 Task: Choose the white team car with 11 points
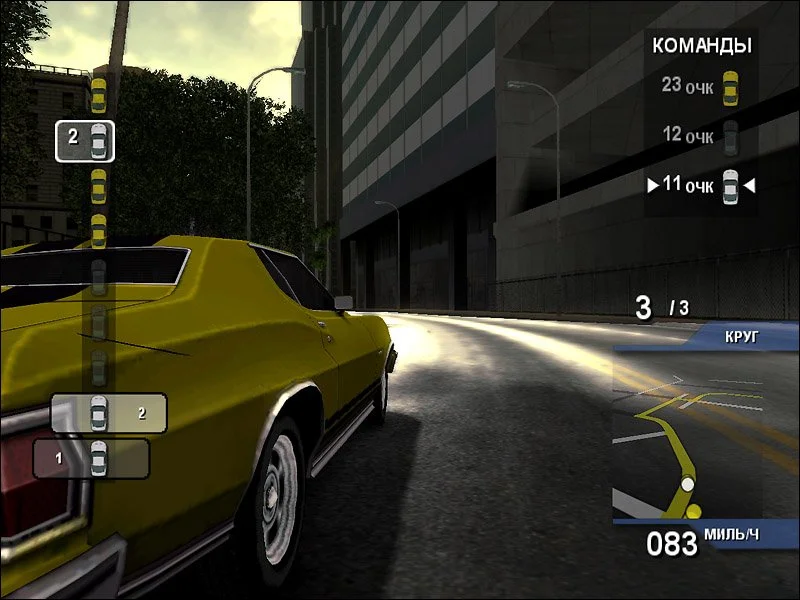tap(731, 186)
